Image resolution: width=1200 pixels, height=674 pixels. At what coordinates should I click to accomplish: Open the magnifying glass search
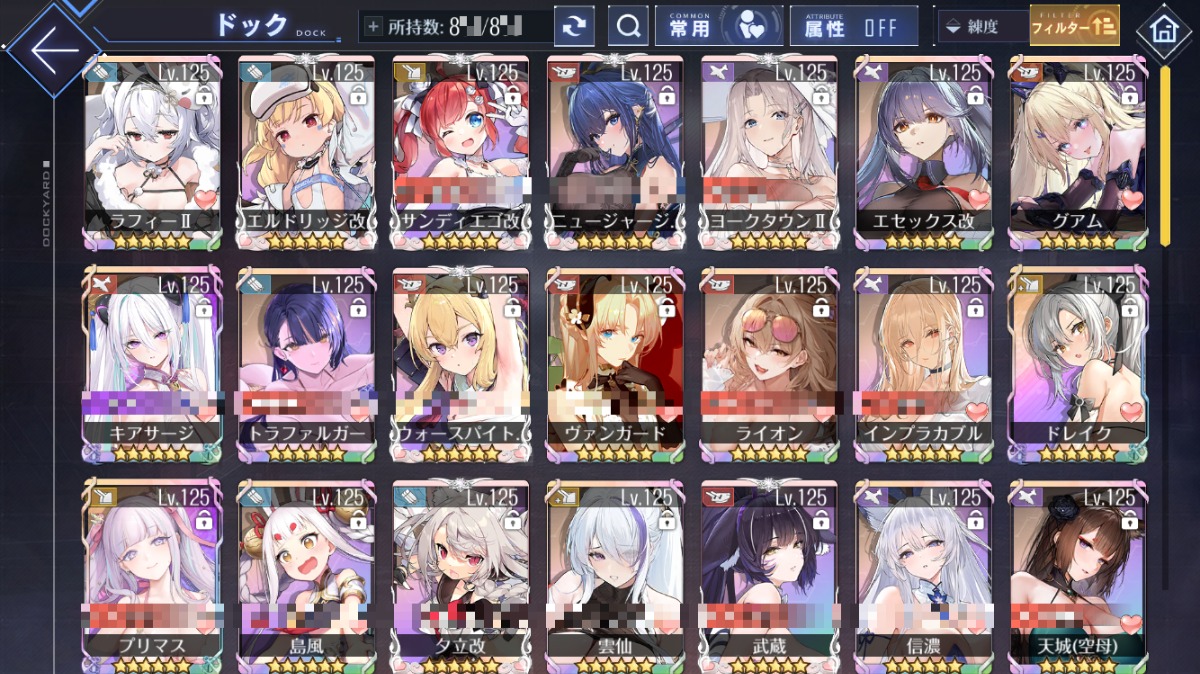pos(629,27)
